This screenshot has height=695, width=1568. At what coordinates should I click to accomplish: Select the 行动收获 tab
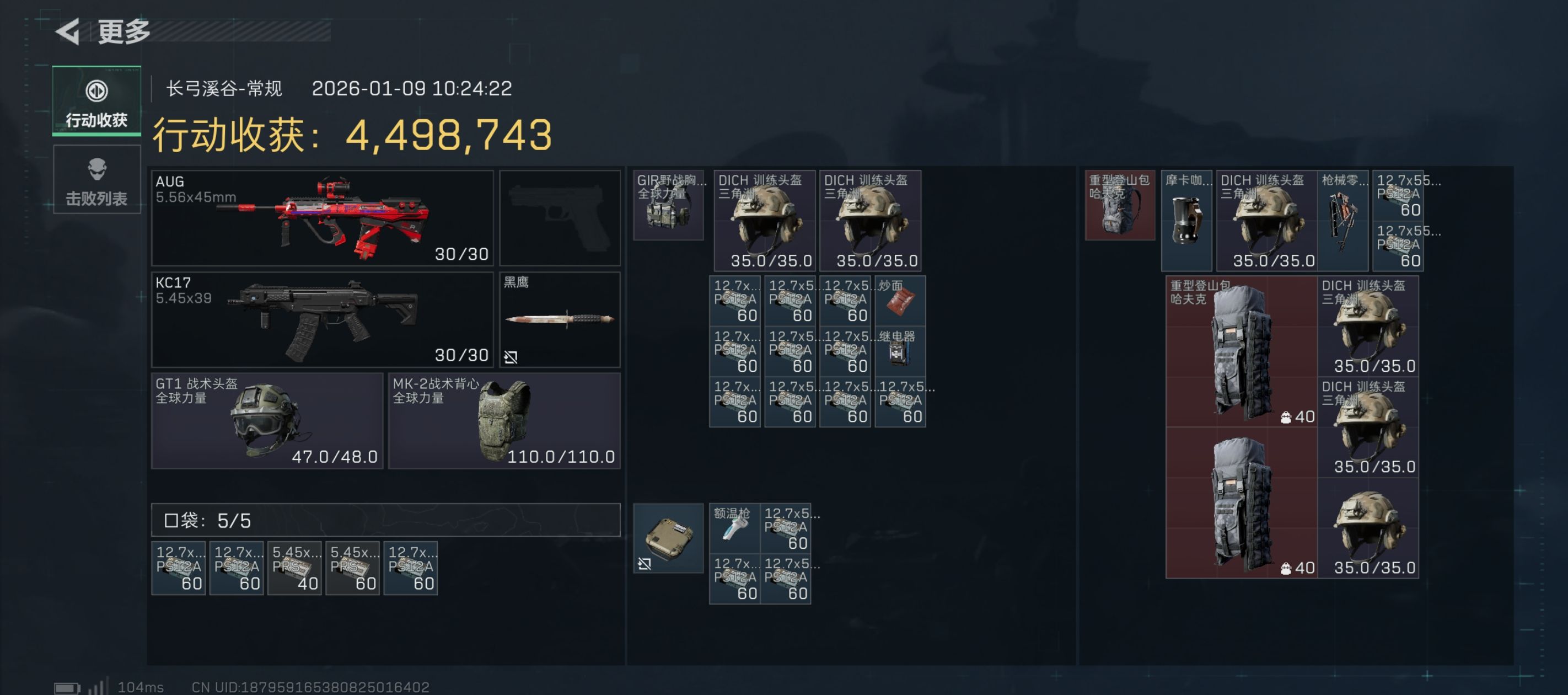point(97,101)
